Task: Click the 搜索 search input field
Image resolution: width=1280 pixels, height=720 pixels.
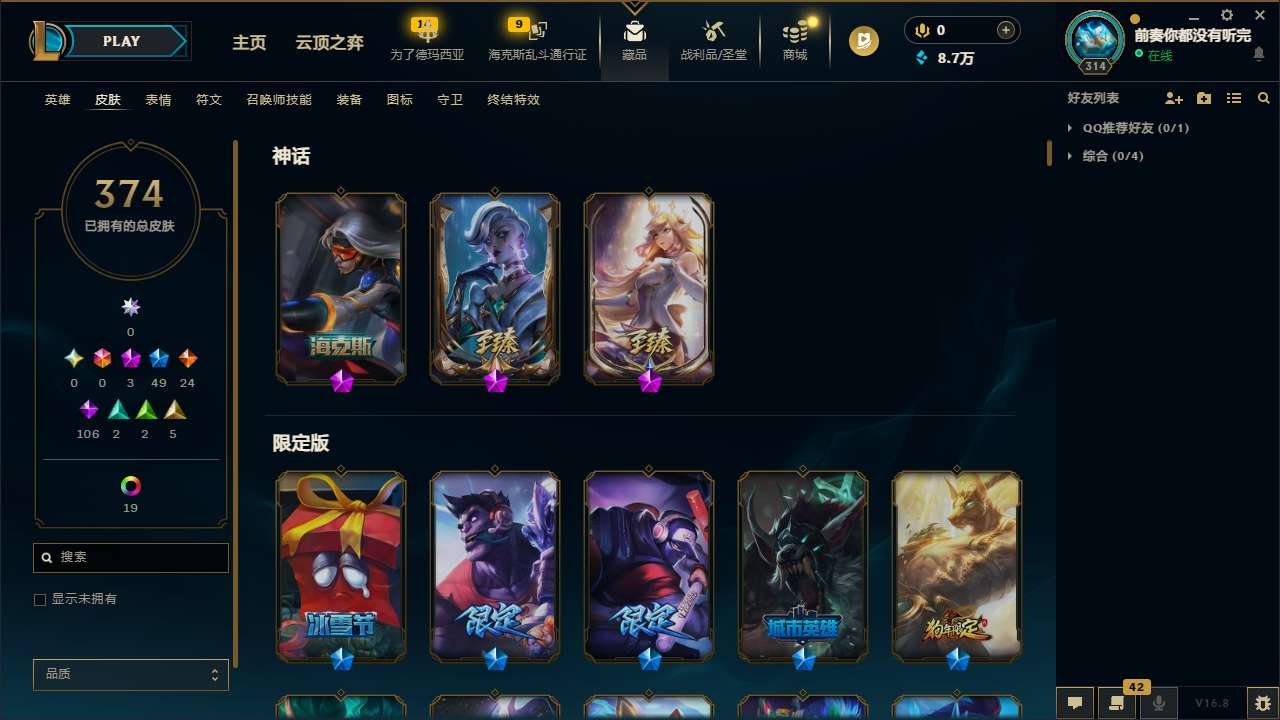Action: (130, 557)
